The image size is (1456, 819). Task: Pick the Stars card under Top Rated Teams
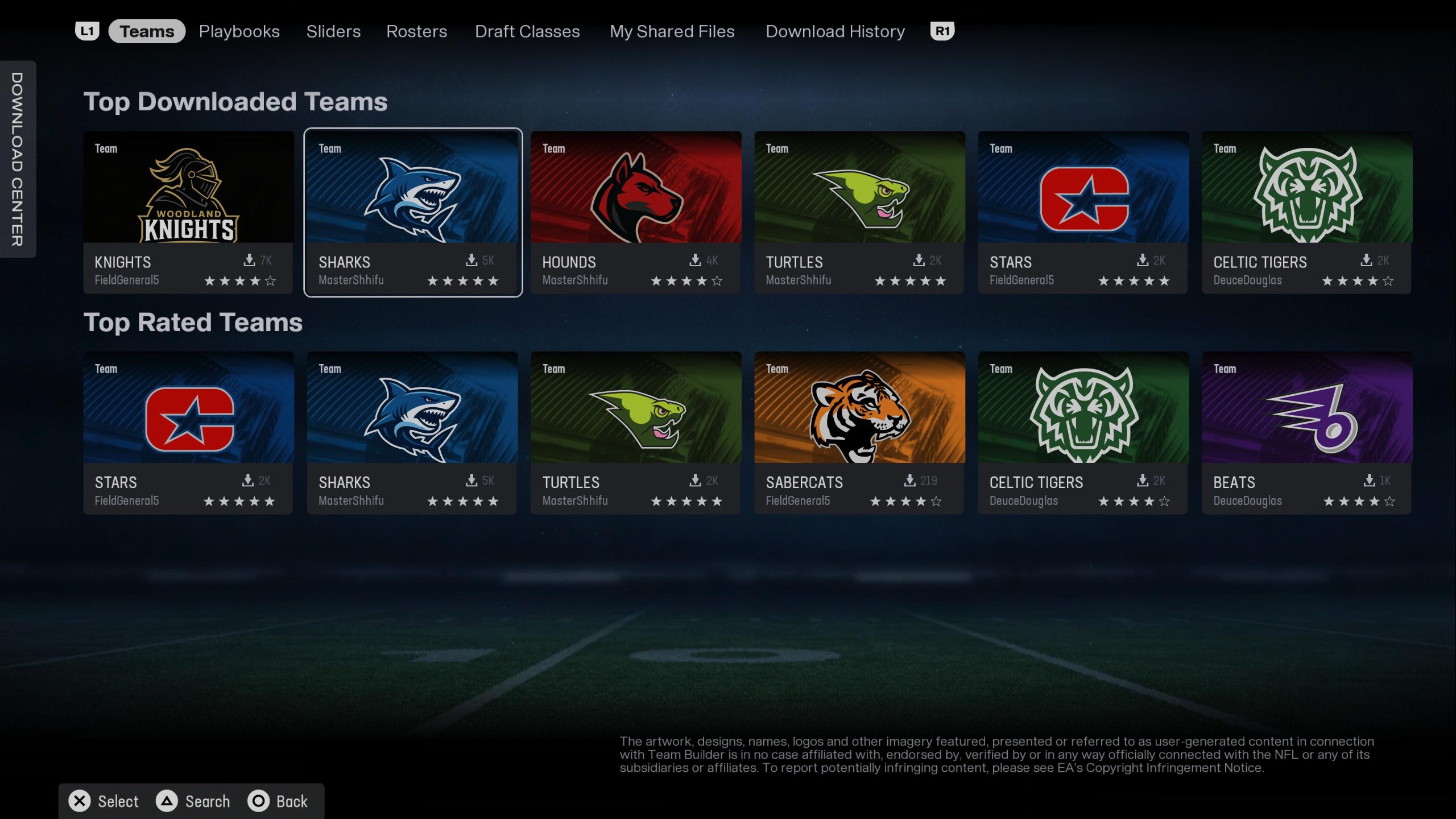point(188,432)
